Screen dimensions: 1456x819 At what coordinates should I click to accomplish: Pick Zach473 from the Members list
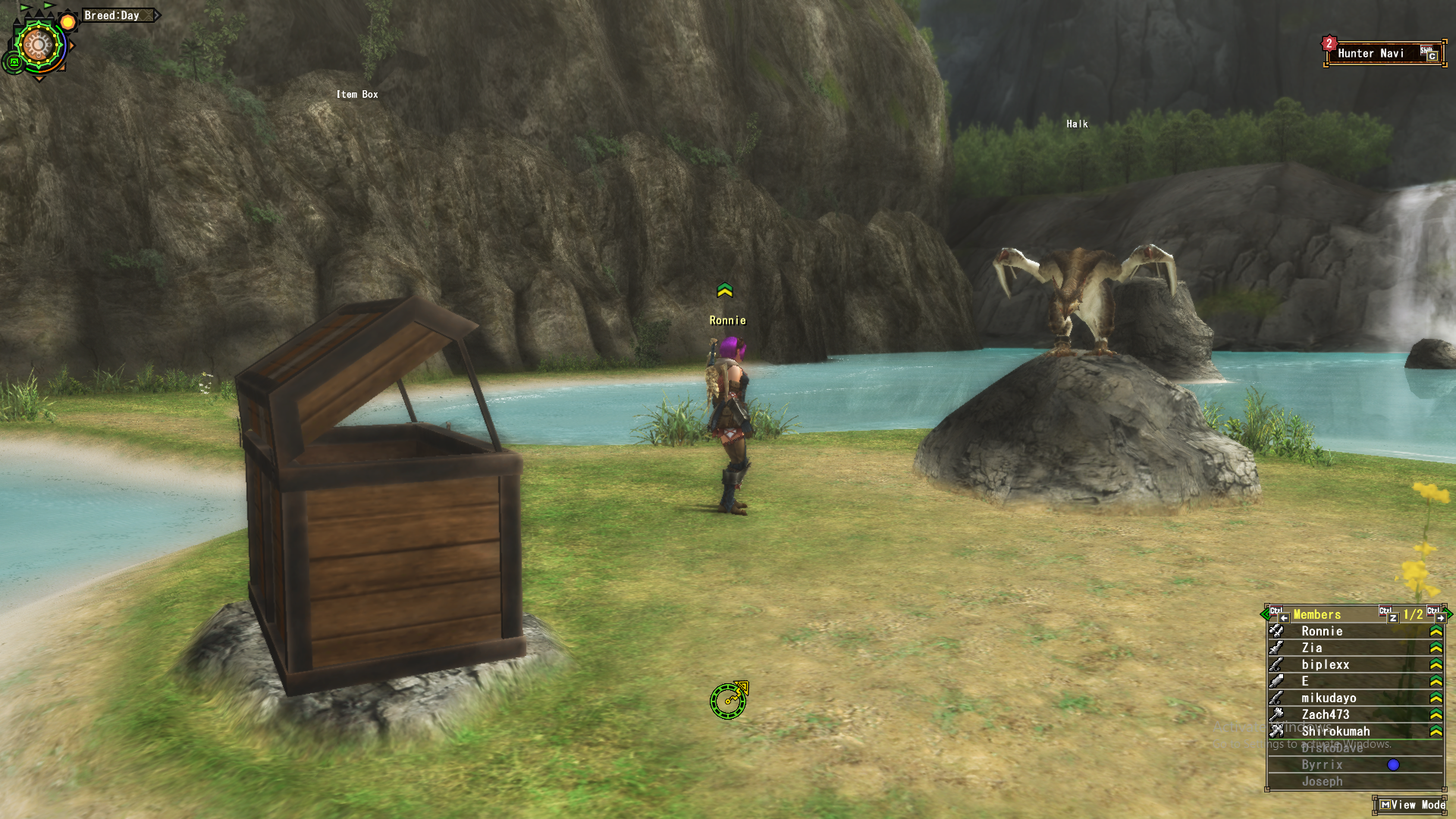pyautogui.click(x=1325, y=715)
